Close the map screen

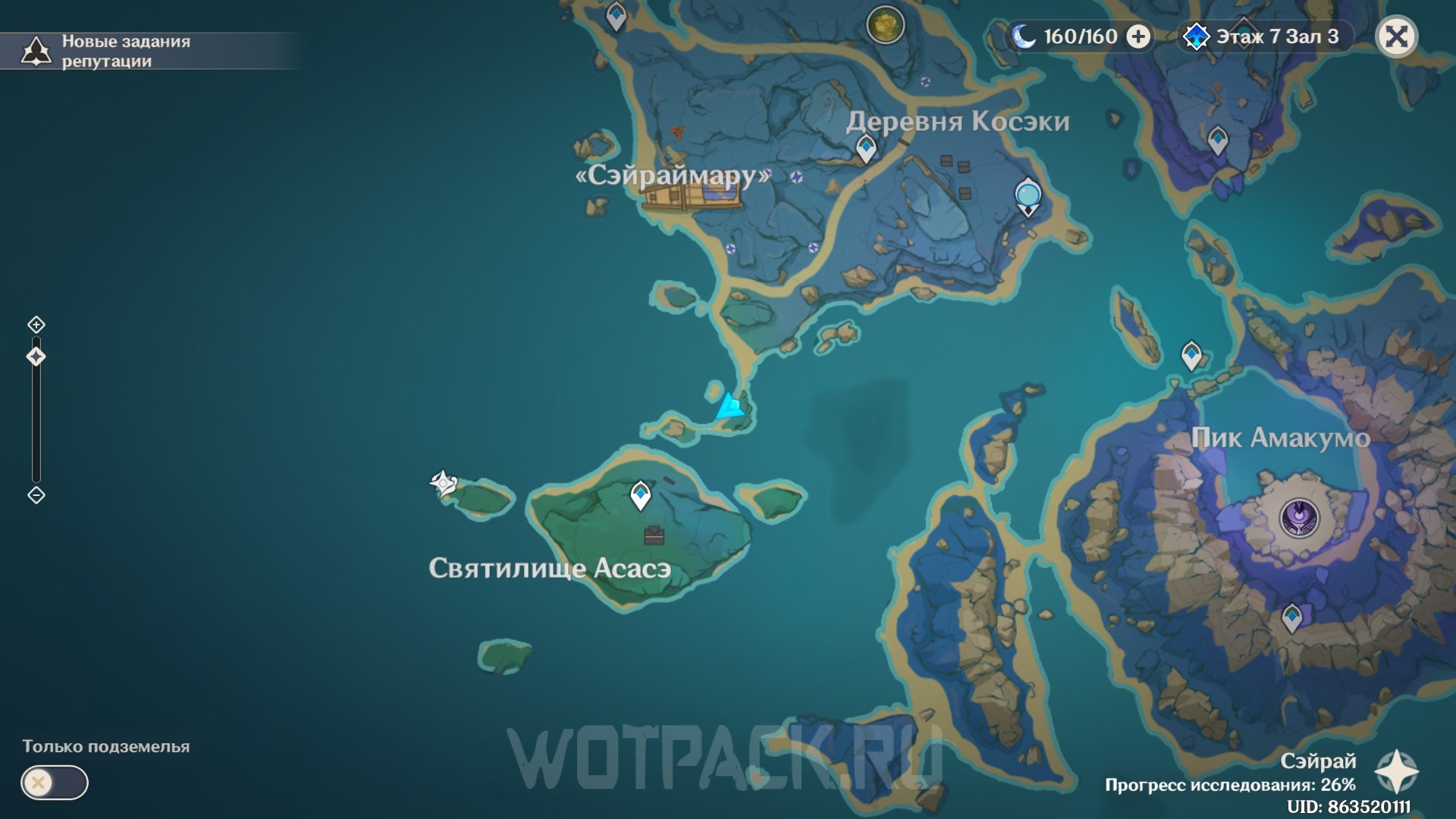point(1396,36)
